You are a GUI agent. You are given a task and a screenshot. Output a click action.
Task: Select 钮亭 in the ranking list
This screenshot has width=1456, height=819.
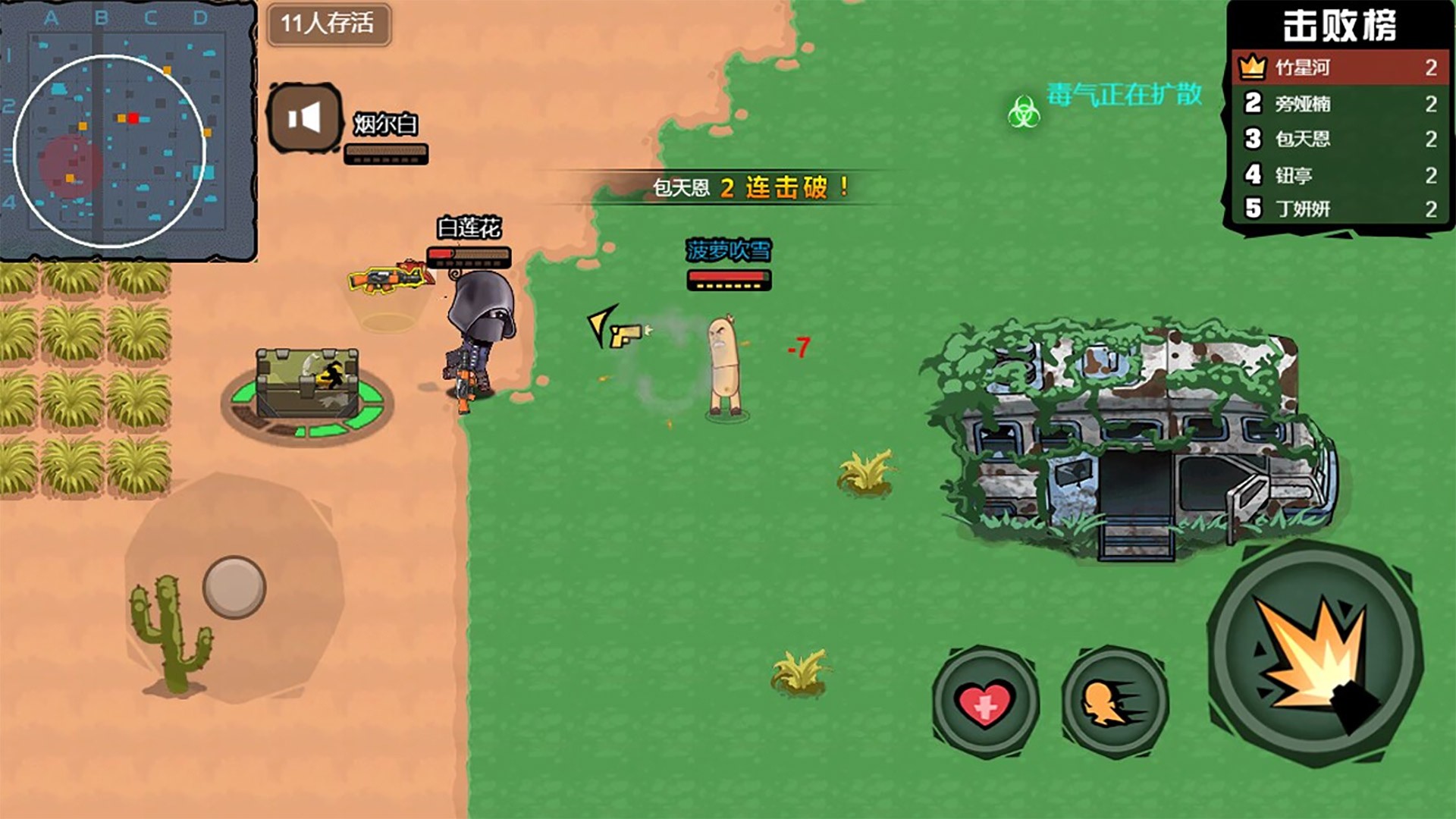pos(1340,175)
